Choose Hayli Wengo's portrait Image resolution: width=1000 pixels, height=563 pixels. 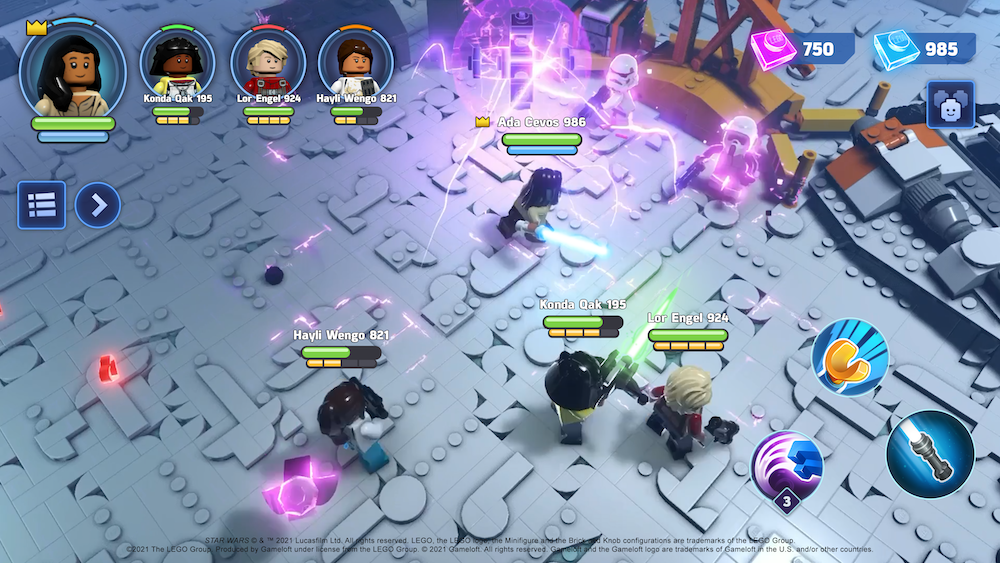[x=355, y=62]
